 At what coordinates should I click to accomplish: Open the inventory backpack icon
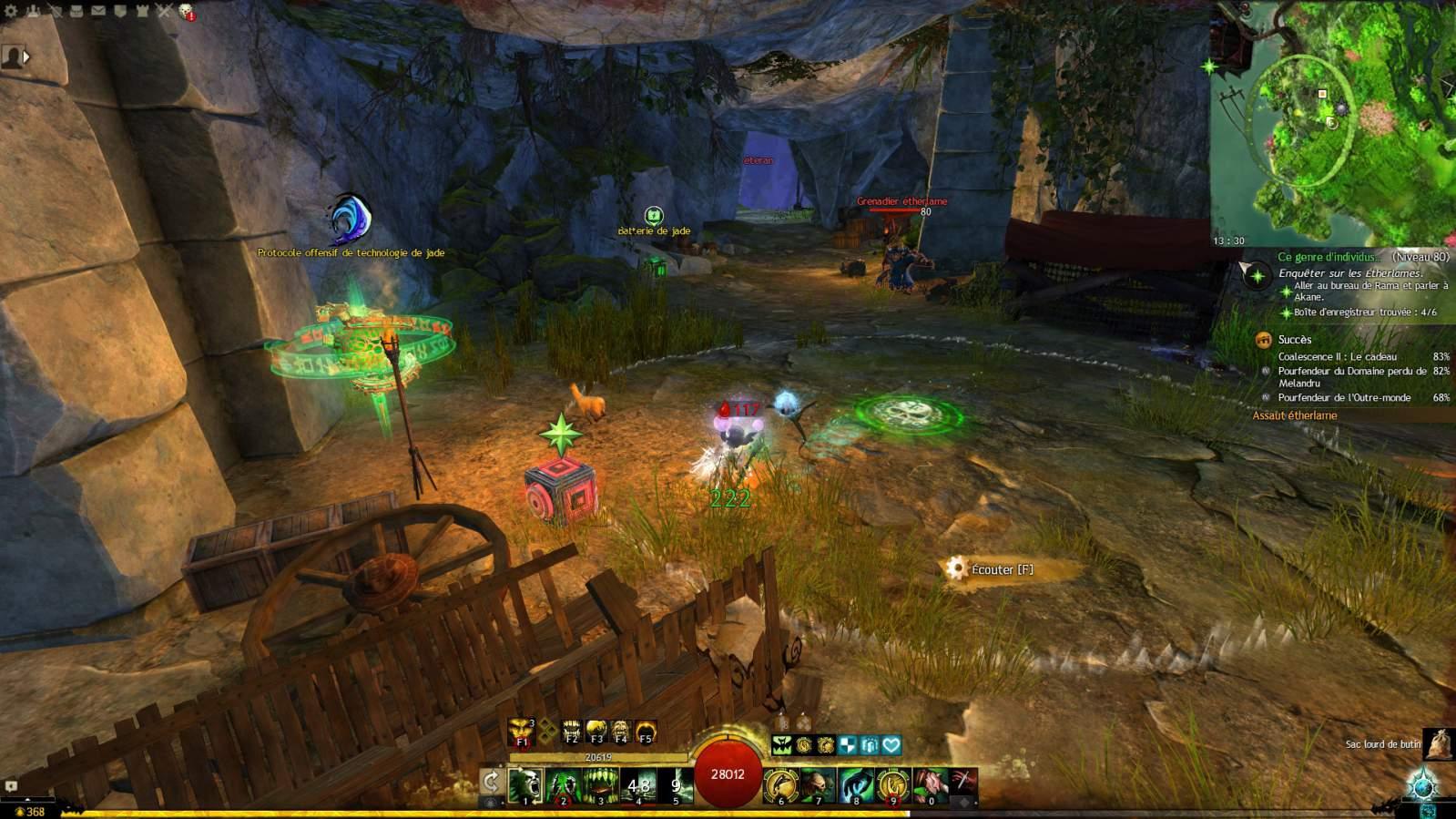pyautogui.click(x=76, y=11)
